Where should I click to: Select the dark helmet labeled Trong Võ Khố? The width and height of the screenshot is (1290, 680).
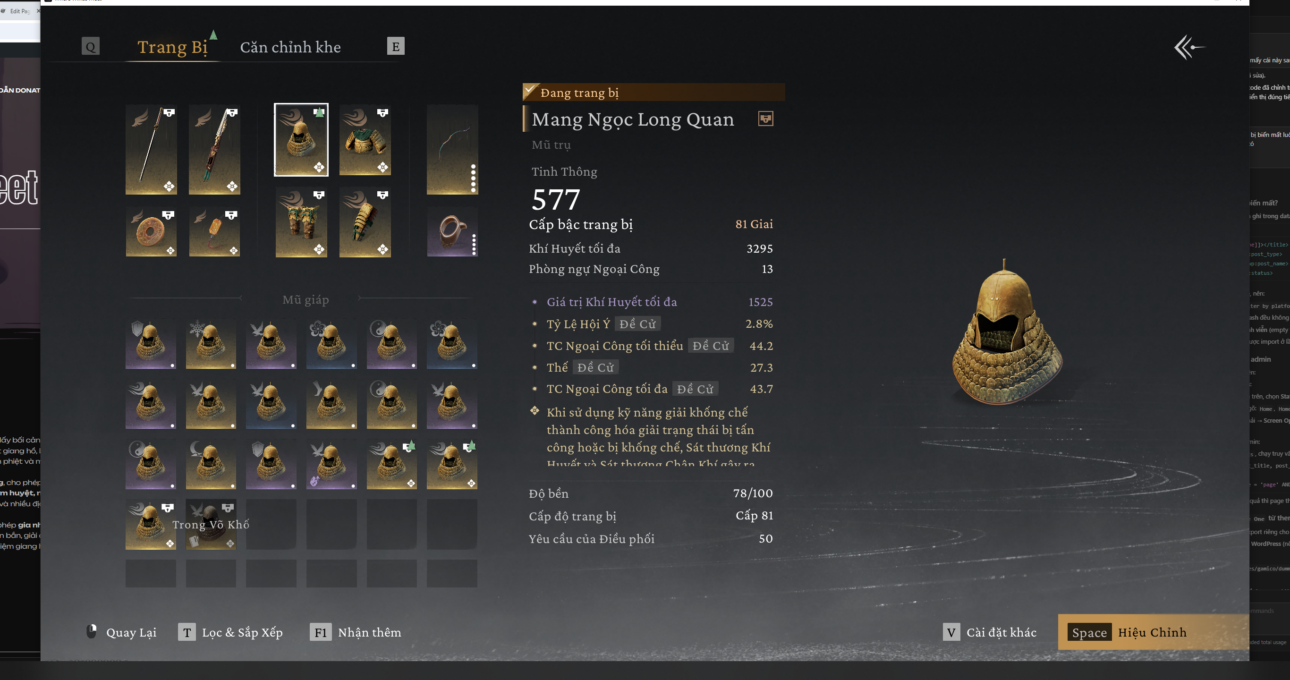pos(210,525)
